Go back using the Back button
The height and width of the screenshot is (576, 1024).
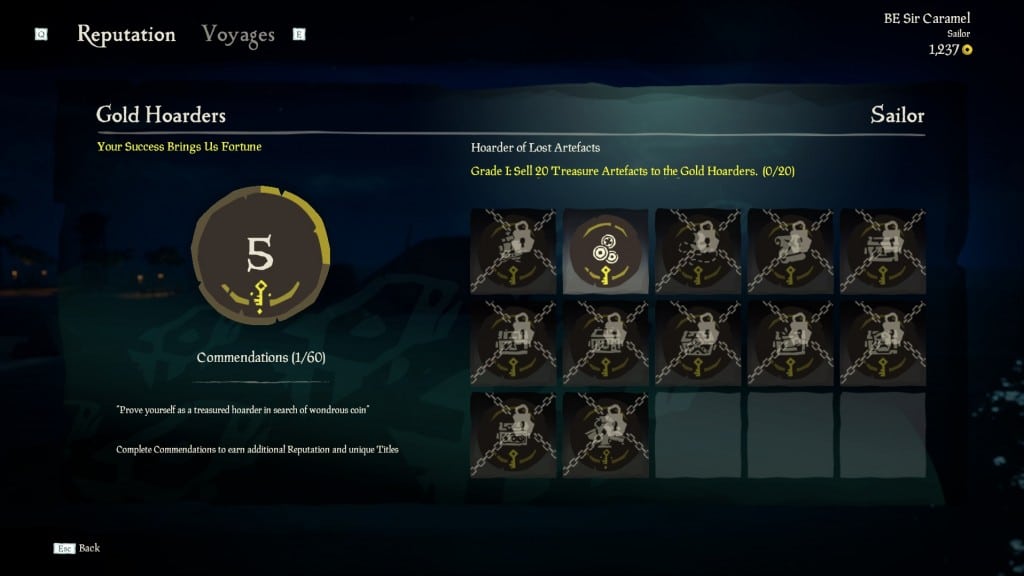point(79,548)
